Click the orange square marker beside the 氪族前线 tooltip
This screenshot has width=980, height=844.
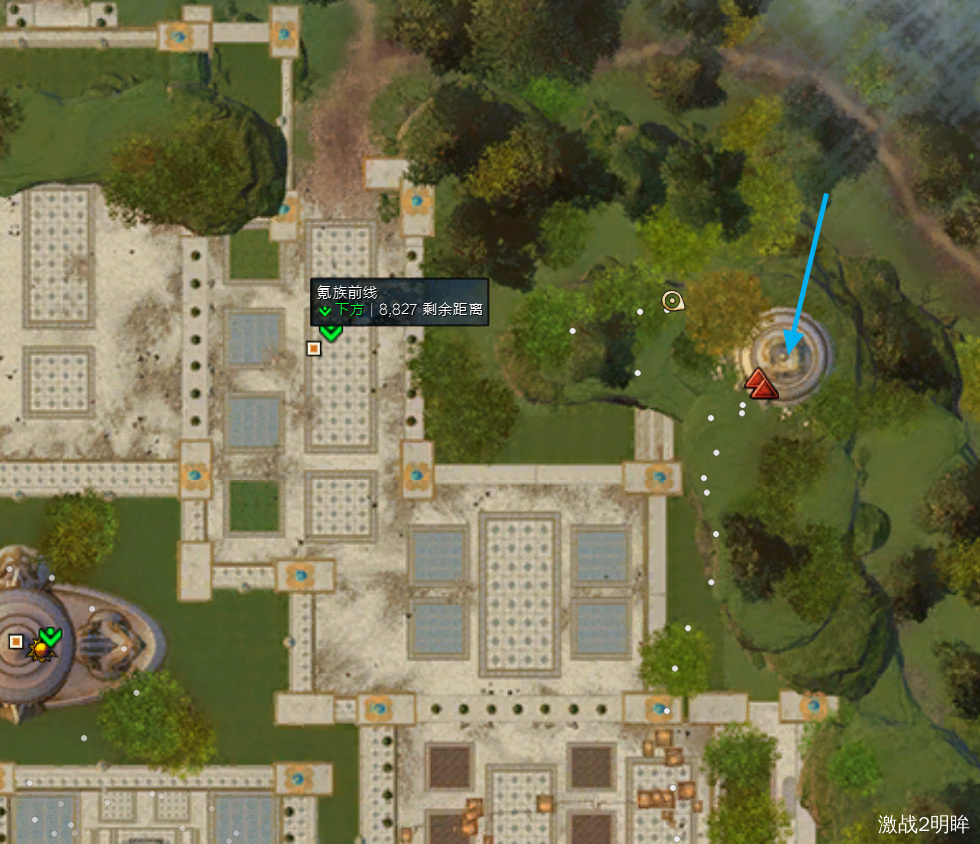coord(314,348)
